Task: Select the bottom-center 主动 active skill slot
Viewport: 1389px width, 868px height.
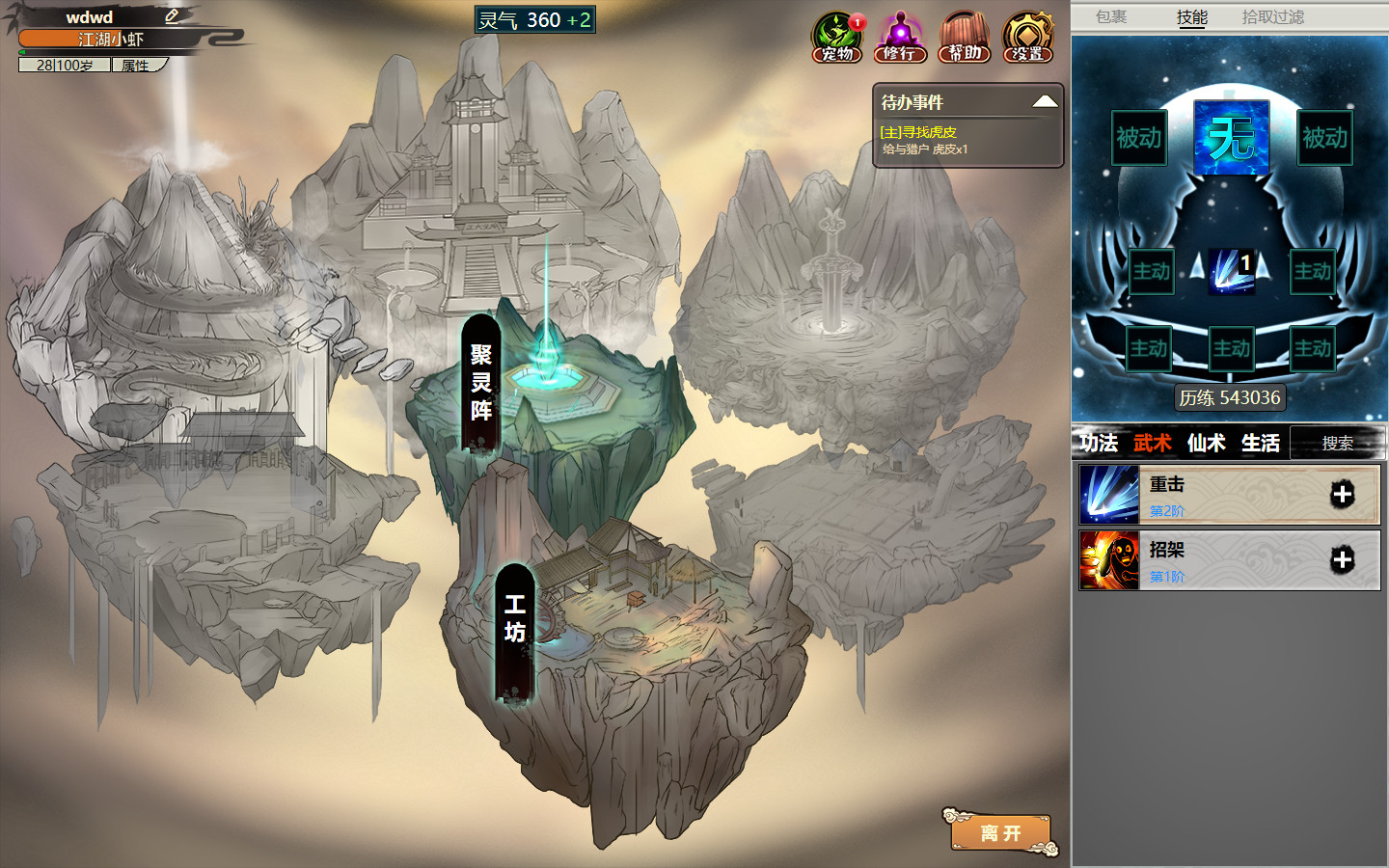Action: click(1231, 348)
